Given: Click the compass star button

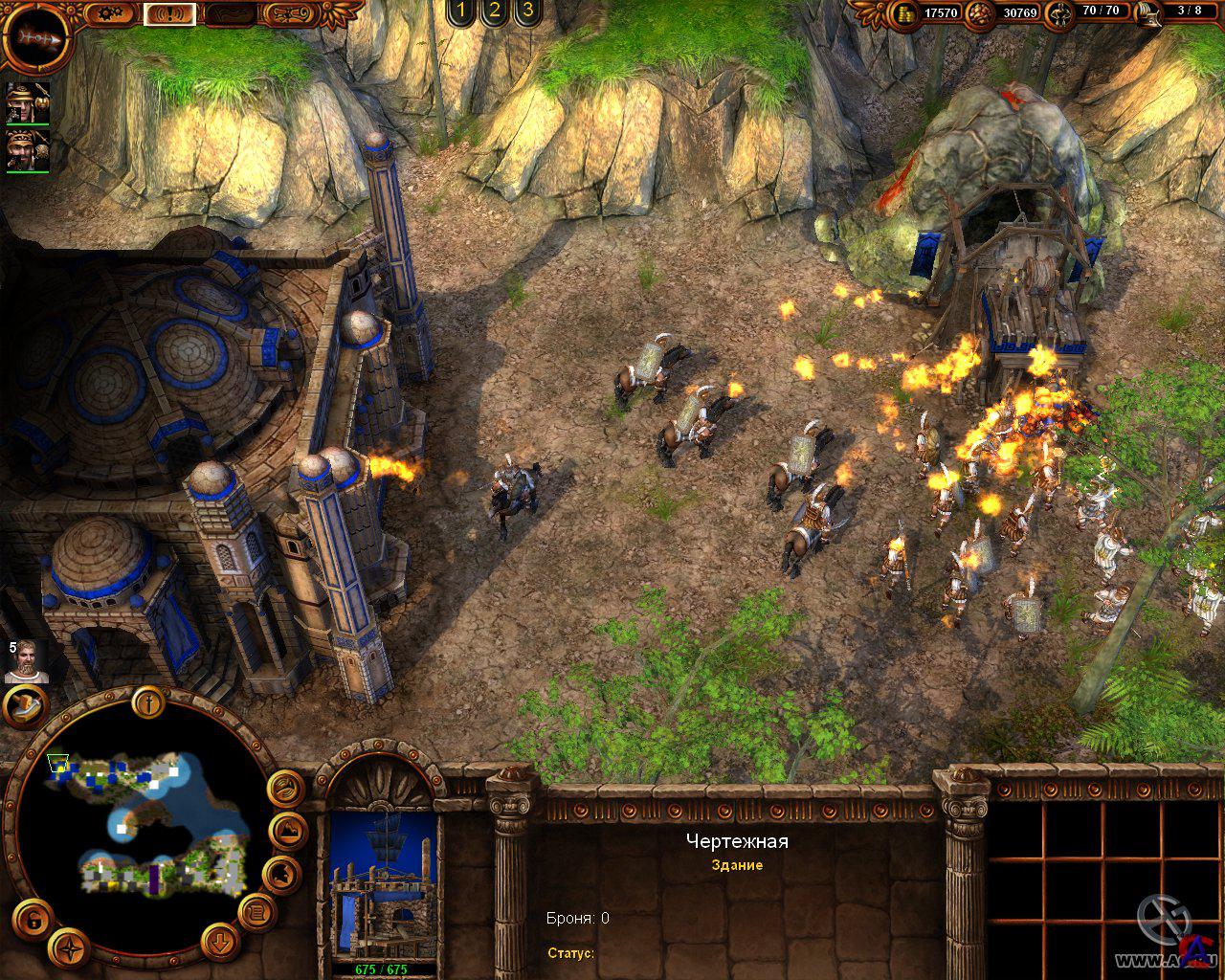Looking at the screenshot, I should click(69, 948).
